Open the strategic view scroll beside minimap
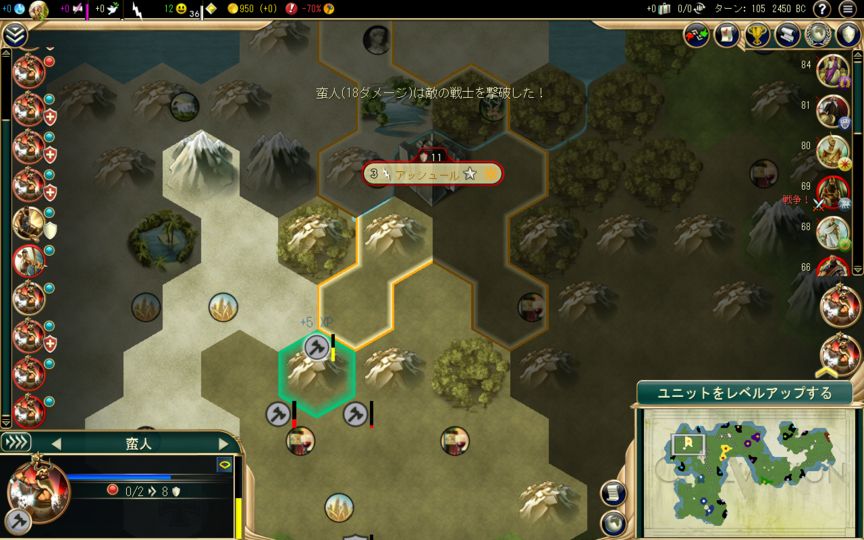The height and width of the screenshot is (540, 864). pos(613,493)
